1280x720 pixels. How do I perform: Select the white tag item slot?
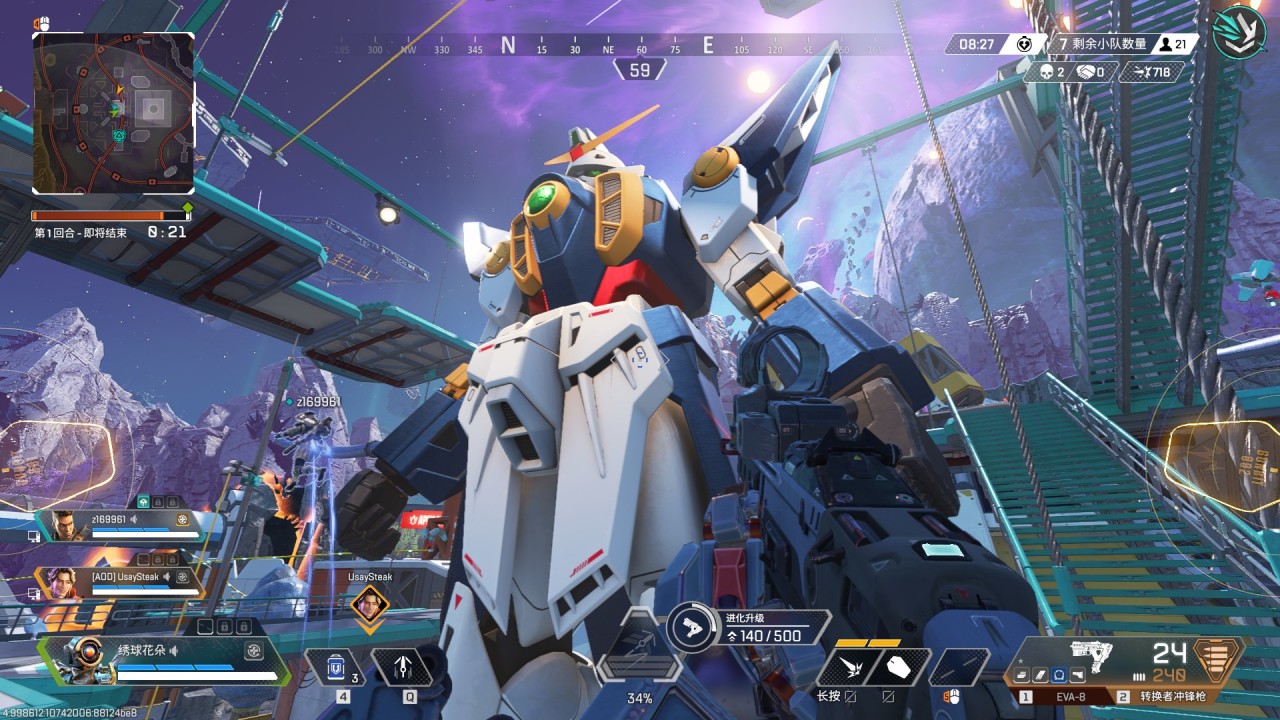click(x=898, y=667)
